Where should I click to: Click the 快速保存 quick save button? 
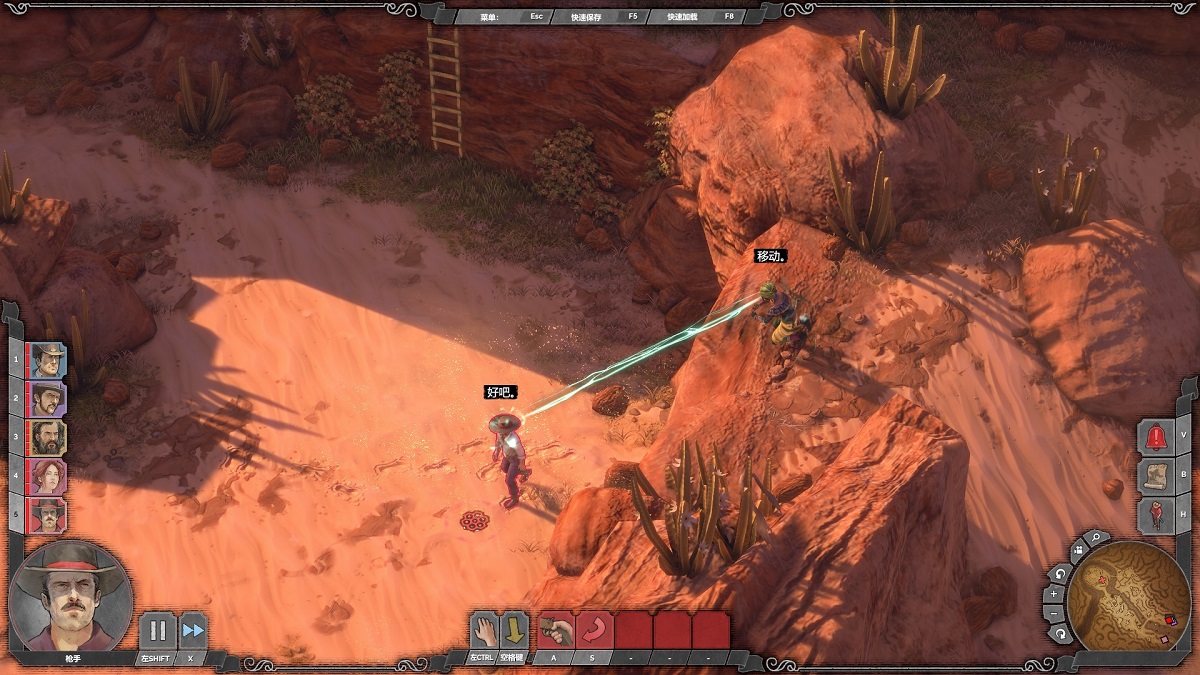coord(592,16)
